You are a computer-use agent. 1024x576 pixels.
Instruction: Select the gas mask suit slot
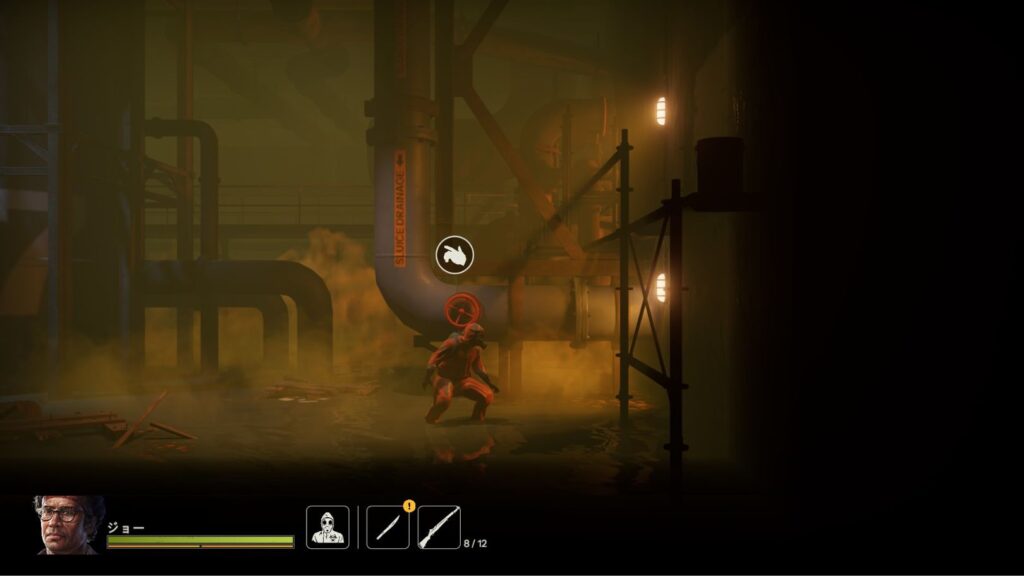coord(327,527)
